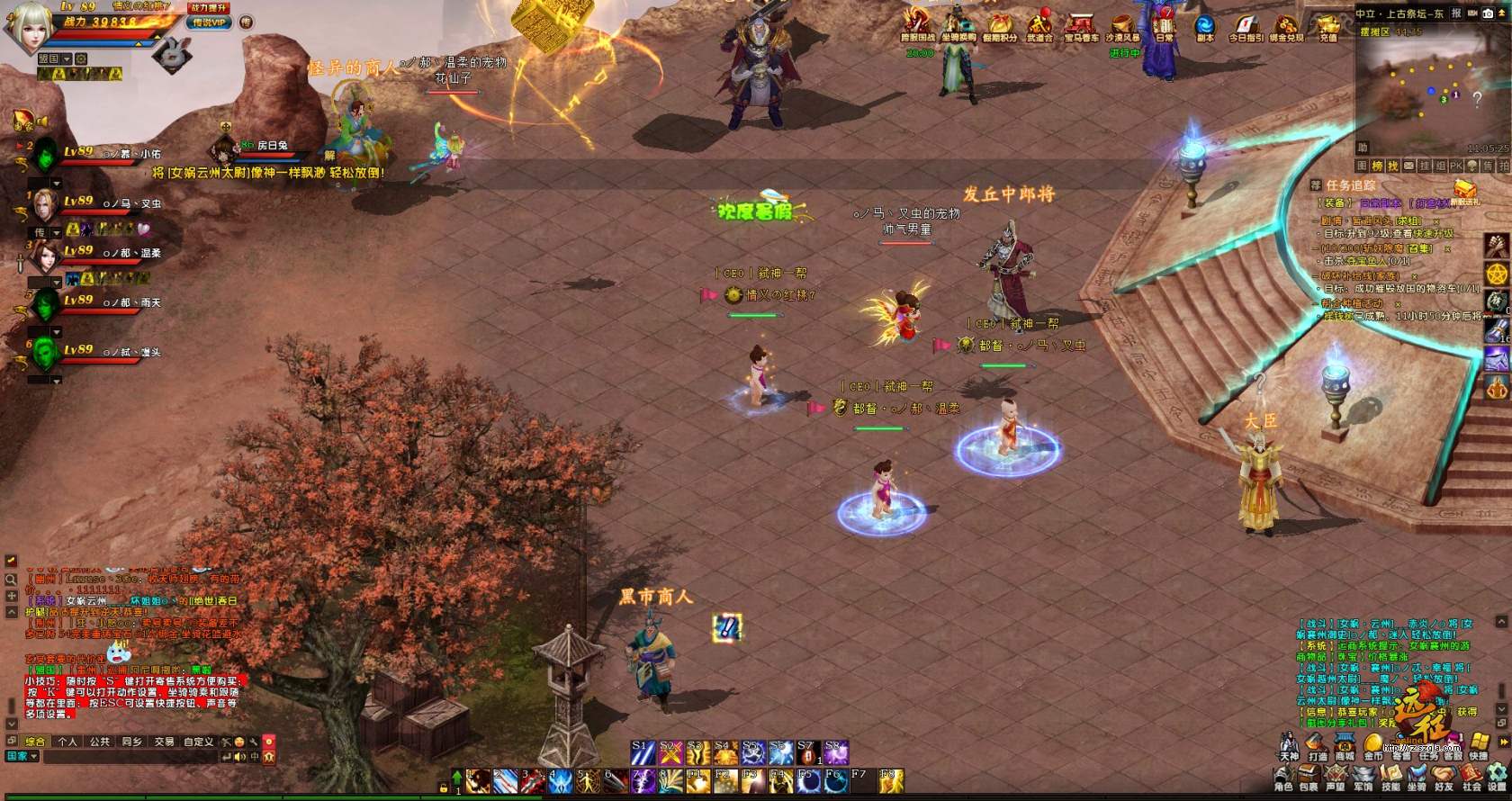The height and width of the screenshot is (801, 1512).
Task: Switch chat to the 交易 trade tab
Action: tap(164, 742)
